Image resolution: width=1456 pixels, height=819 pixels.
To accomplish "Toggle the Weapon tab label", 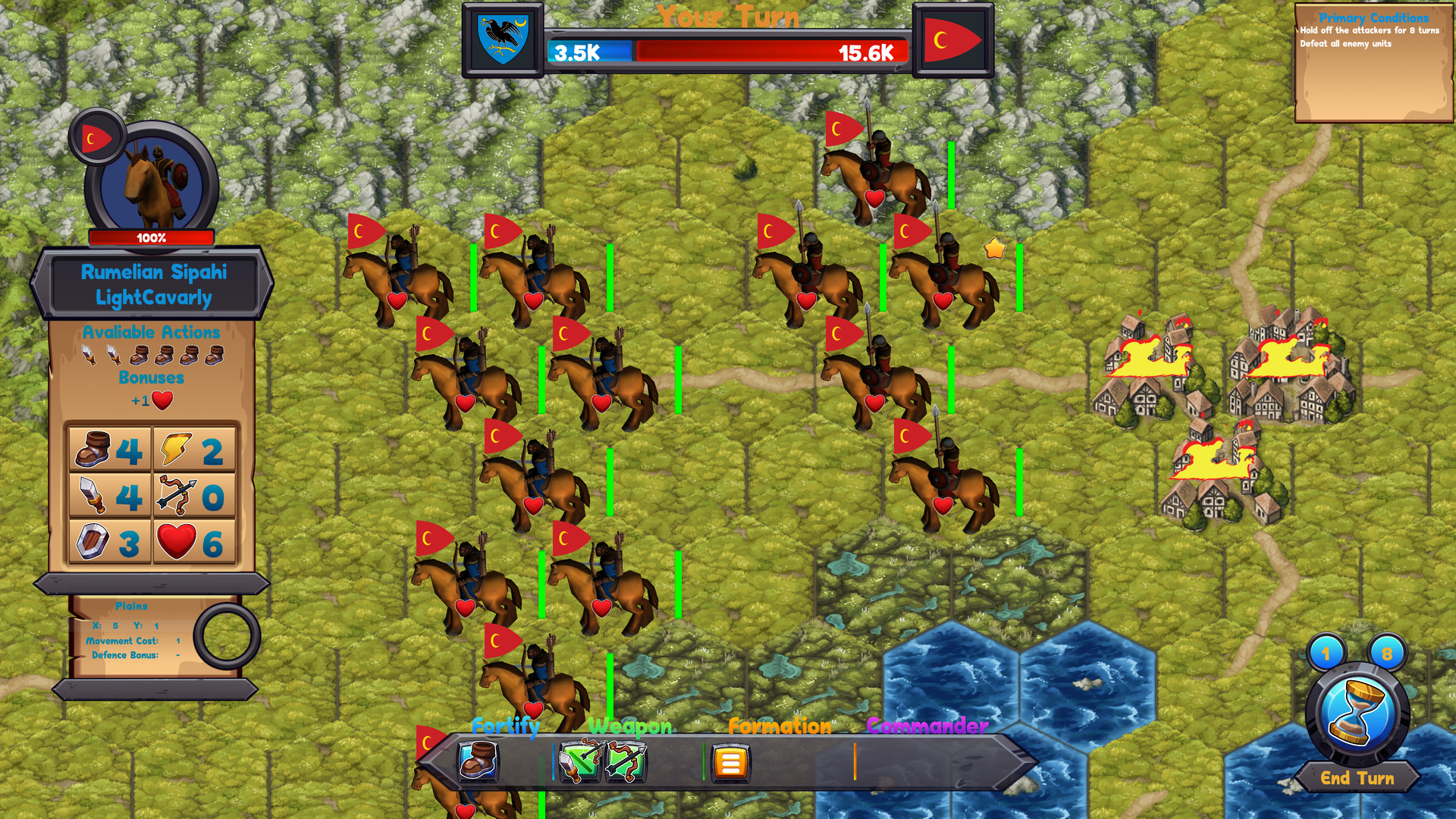I will 629,728.
